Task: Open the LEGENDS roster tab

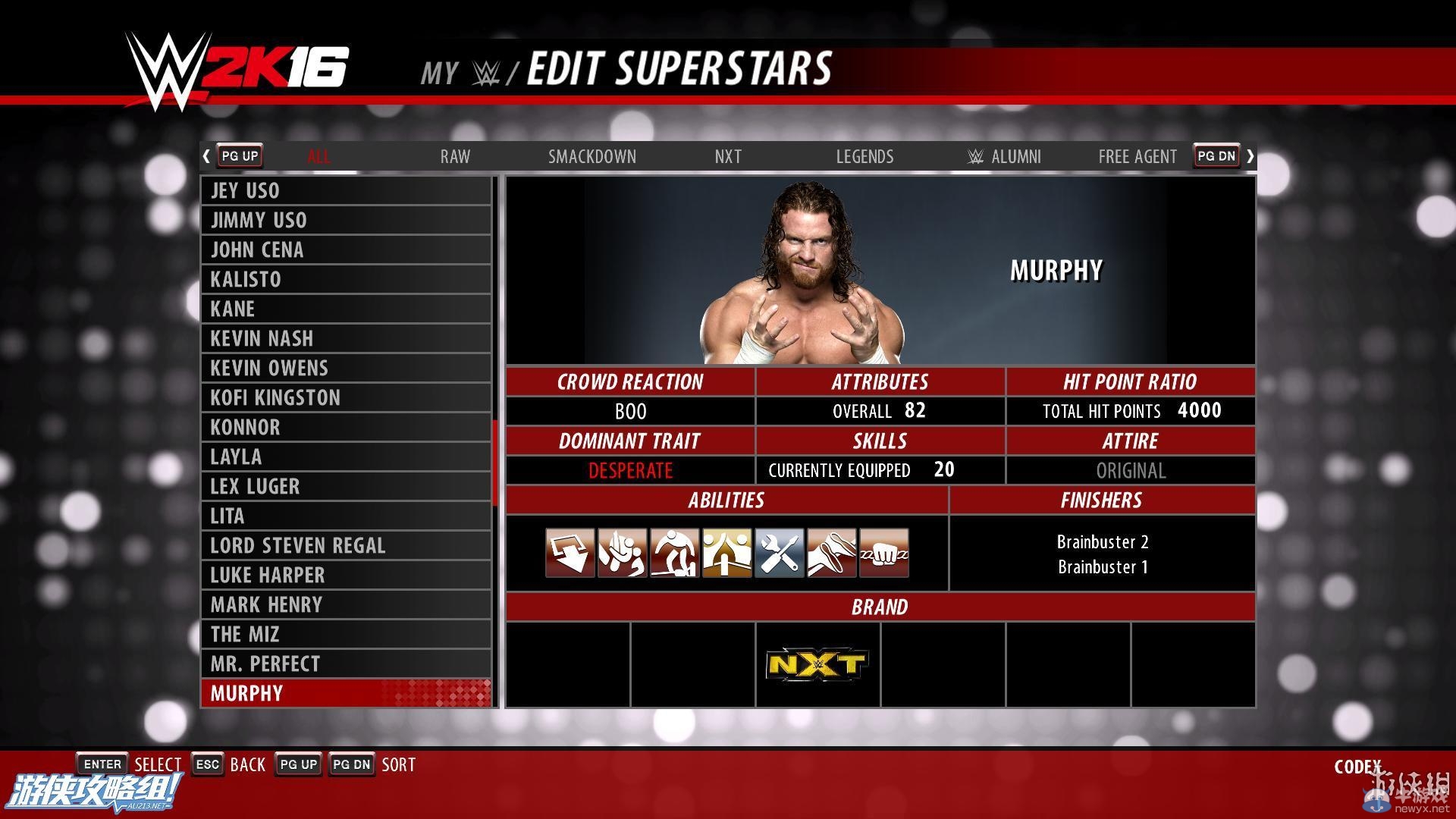Action: [x=864, y=156]
